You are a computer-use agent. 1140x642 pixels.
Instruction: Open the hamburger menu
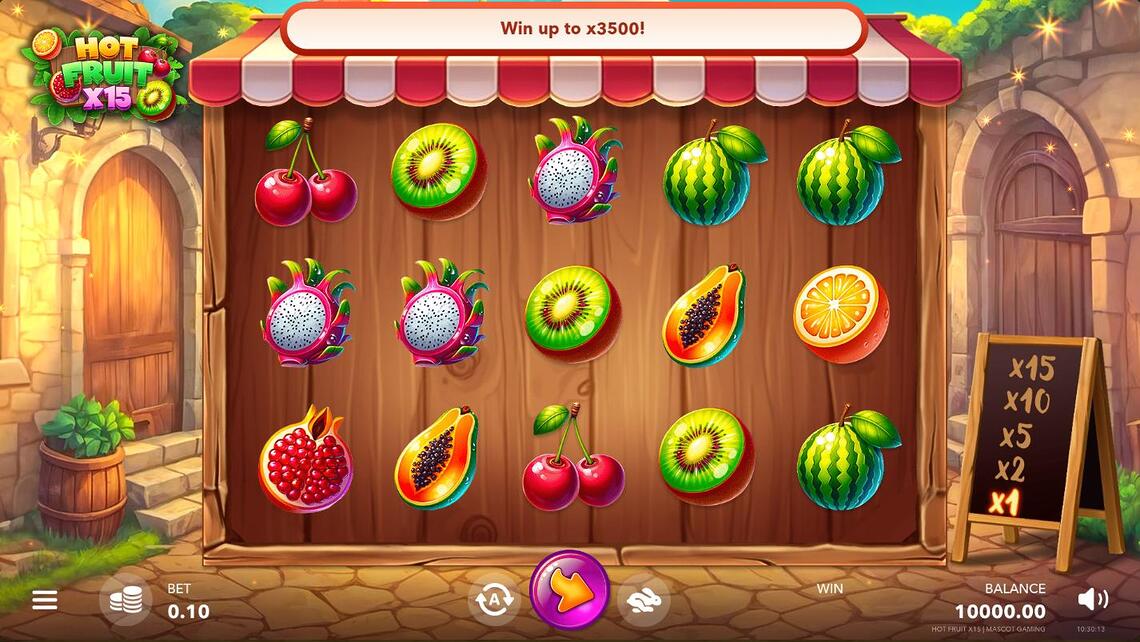(x=44, y=600)
